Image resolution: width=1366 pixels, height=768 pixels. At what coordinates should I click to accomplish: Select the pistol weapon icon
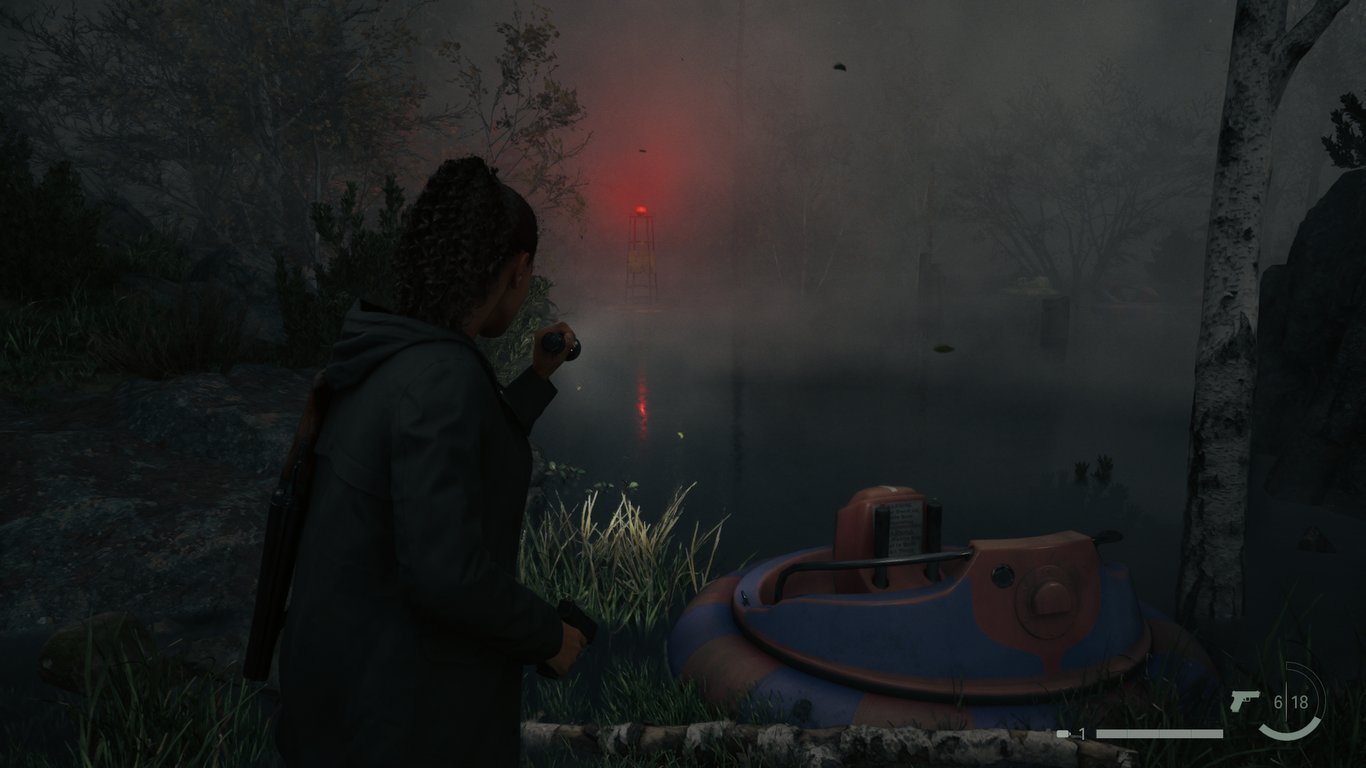pos(1244,701)
